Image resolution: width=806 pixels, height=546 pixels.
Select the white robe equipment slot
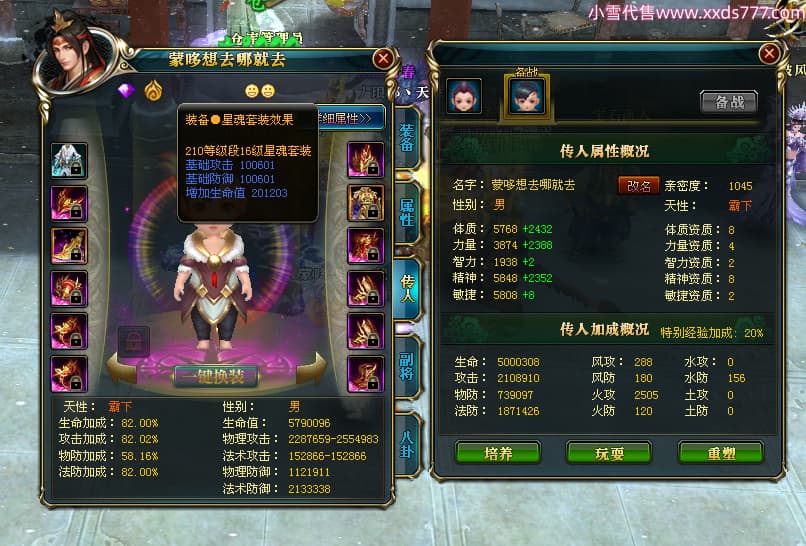coord(69,160)
